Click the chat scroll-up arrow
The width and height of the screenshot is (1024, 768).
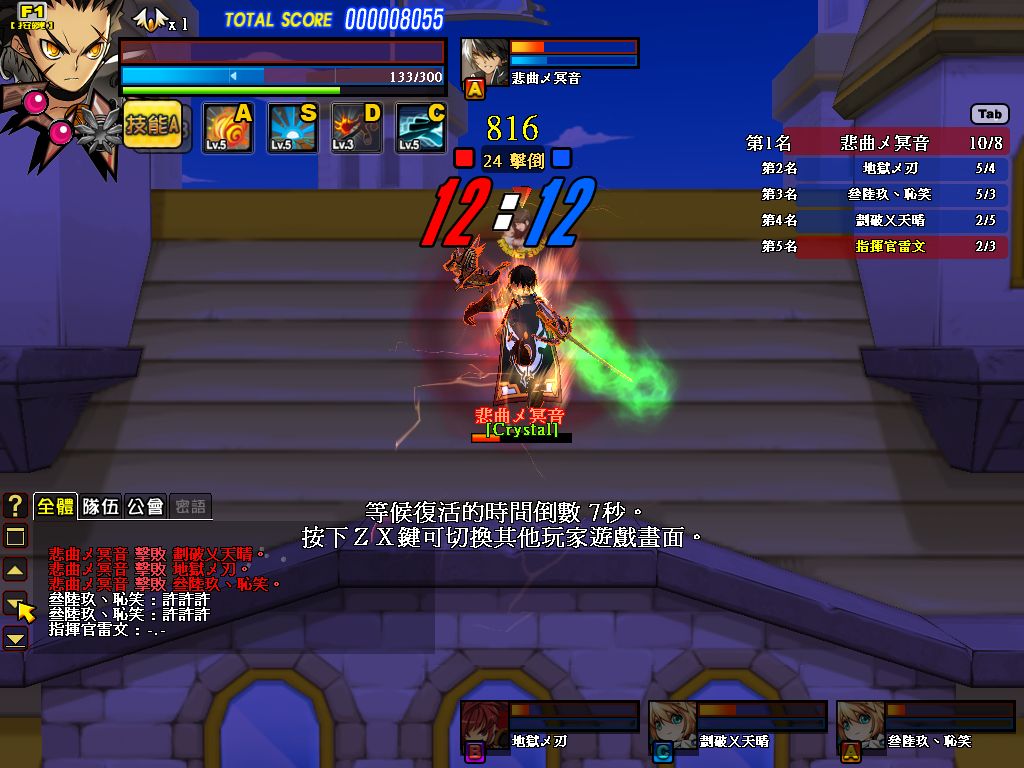tap(15, 570)
